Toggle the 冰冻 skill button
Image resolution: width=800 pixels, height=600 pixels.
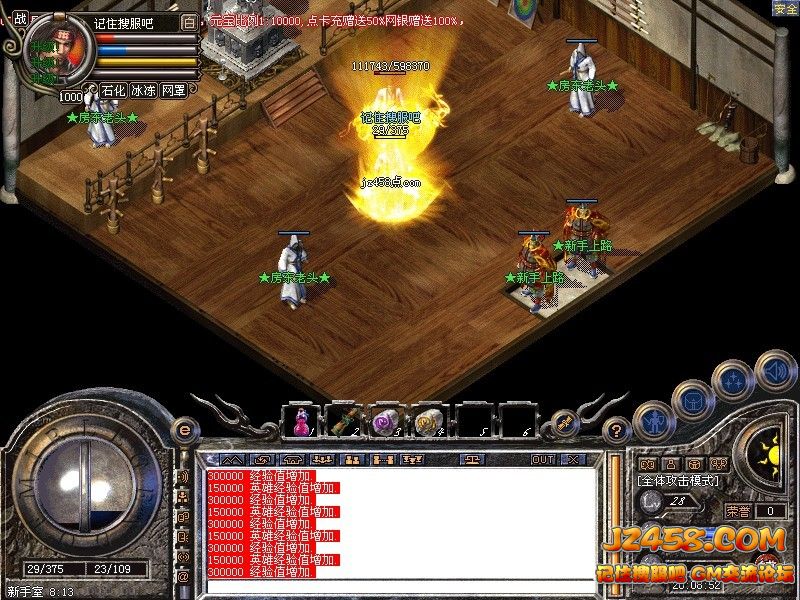coord(143,90)
